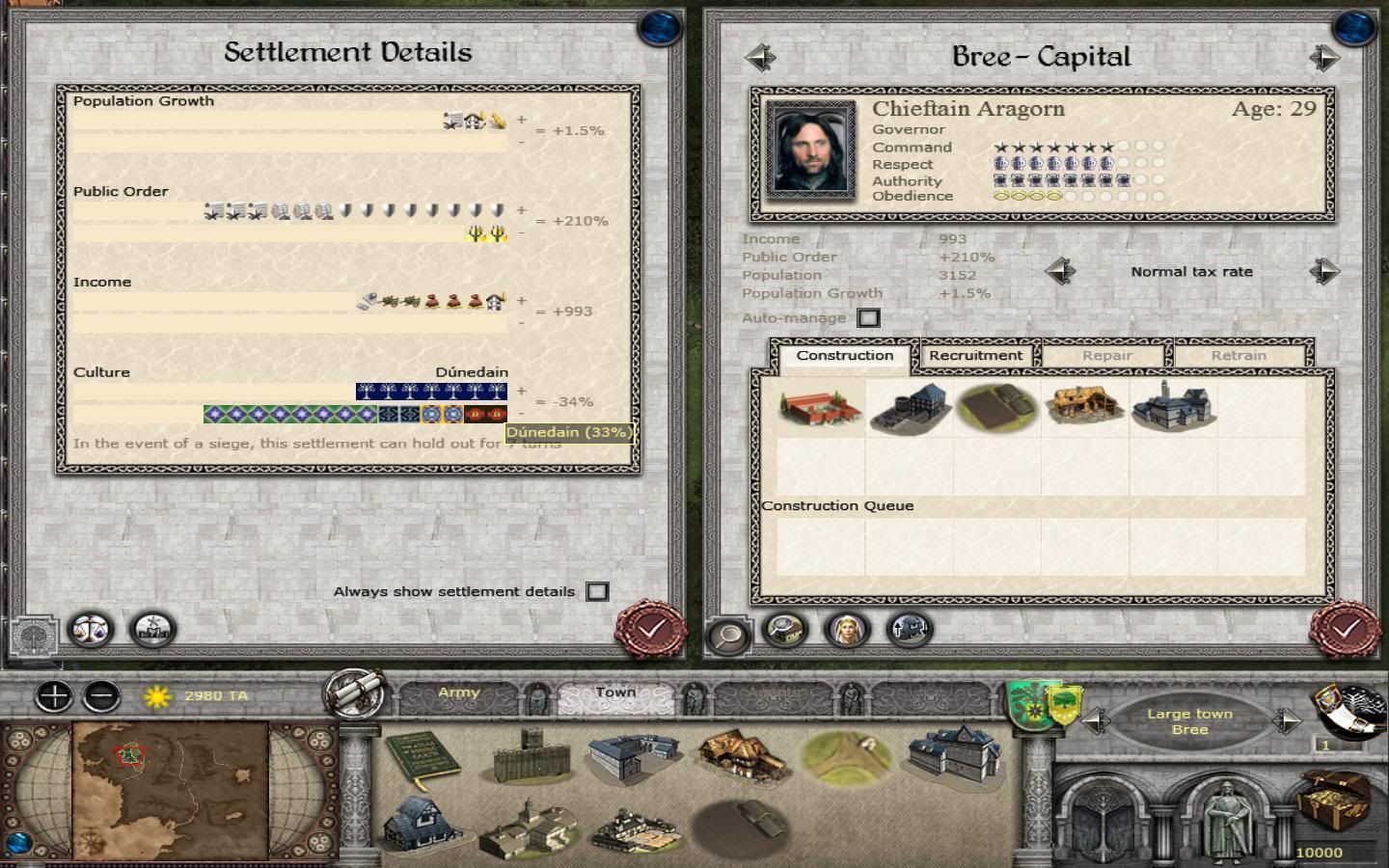Lower the tax rate with left arrow
The width and height of the screenshot is (1389, 868).
point(1060,272)
